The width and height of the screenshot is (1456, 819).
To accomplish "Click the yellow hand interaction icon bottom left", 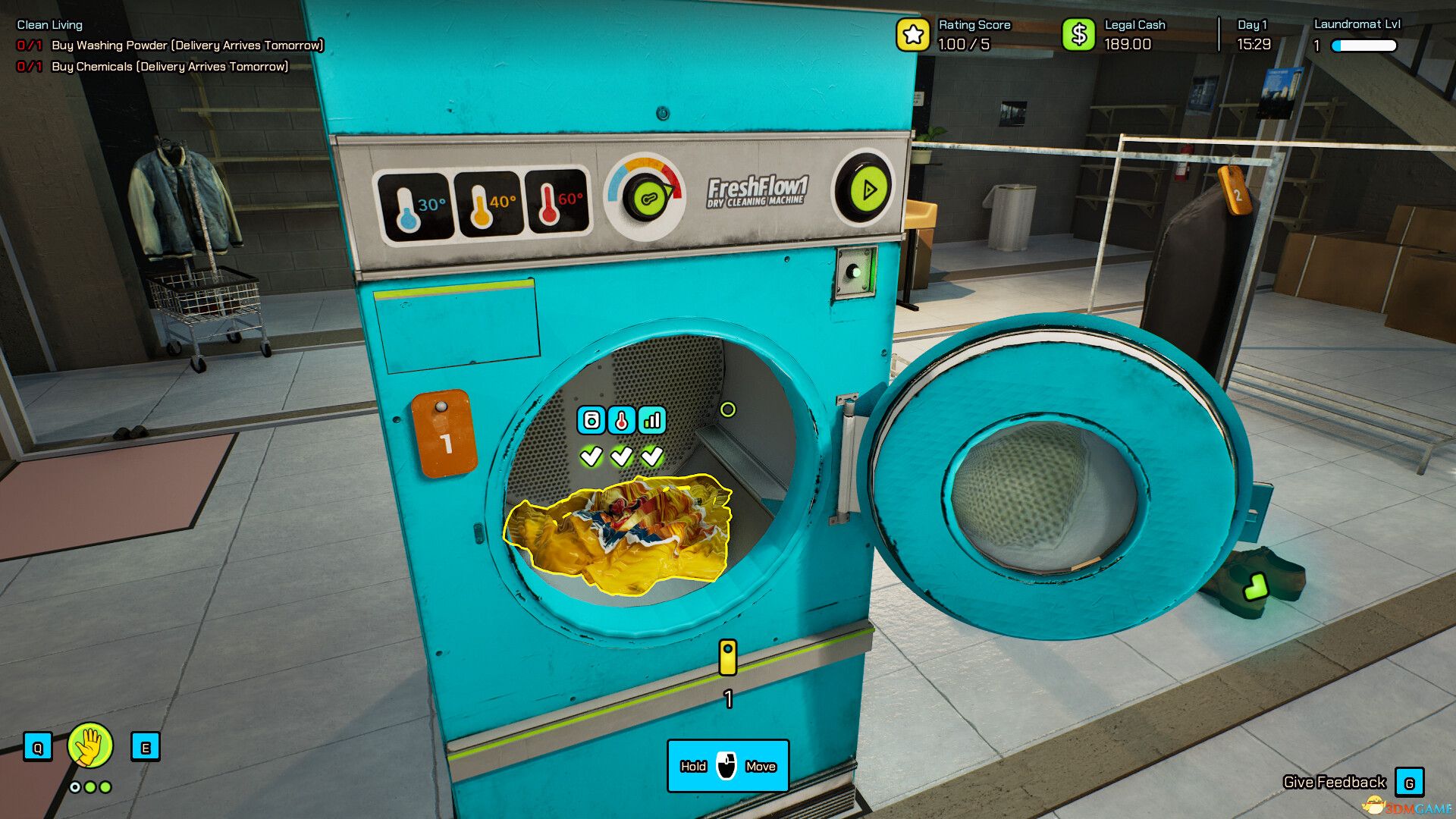I will [x=89, y=745].
